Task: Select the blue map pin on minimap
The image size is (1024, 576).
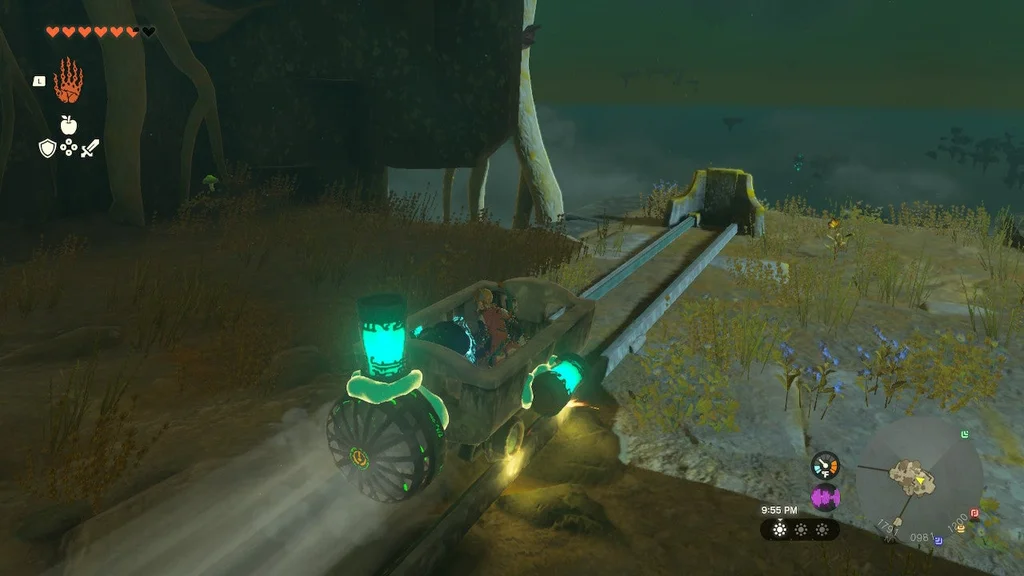Action: point(940,541)
